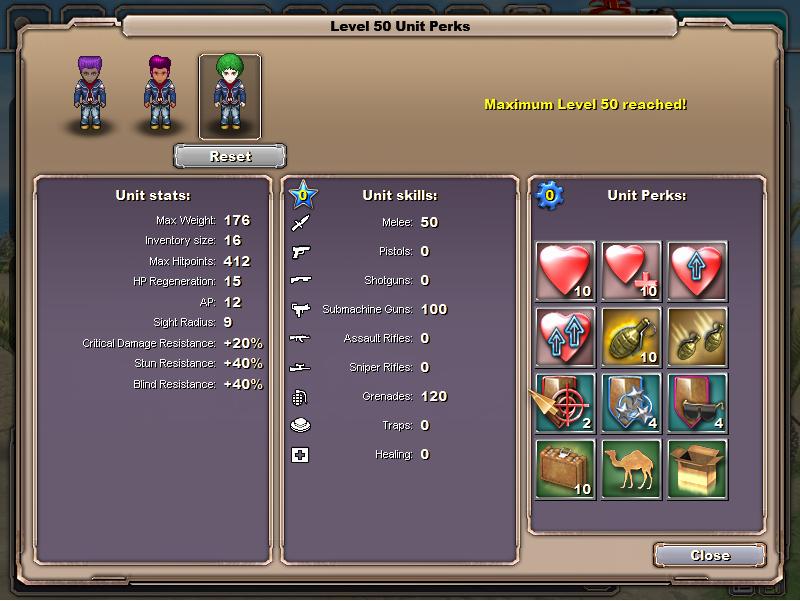This screenshot has width=800, height=601.
Task: Click the cardboard box perk
Action: point(697,468)
